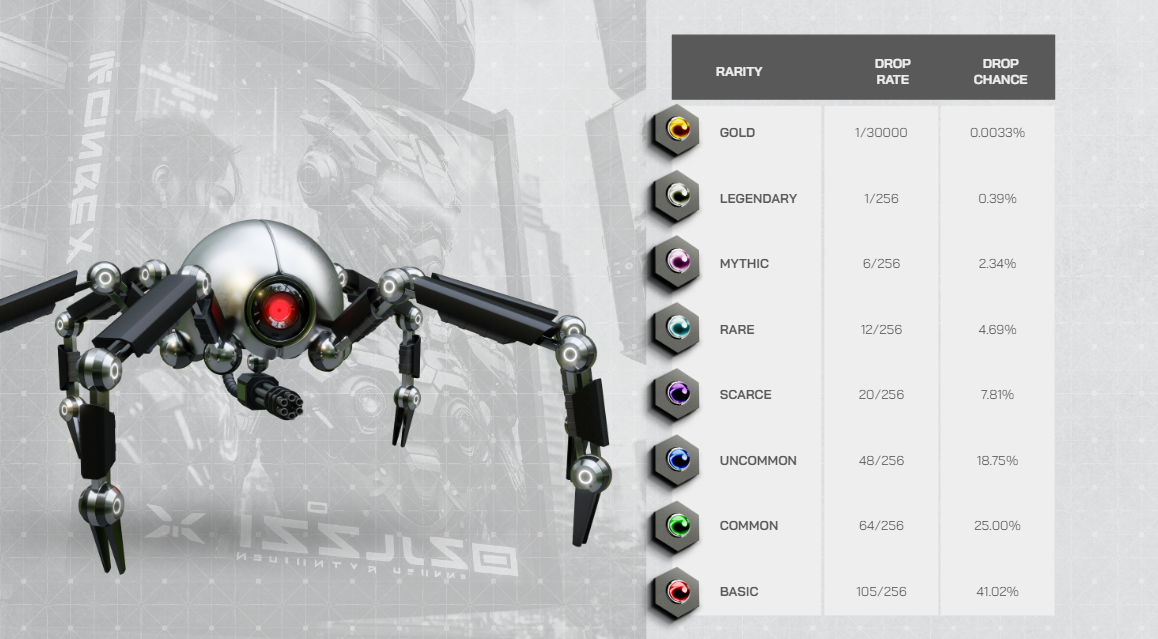Image resolution: width=1158 pixels, height=639 pixels.
Task: Select the Rare rarity teal orb icon
Action: 678,327
